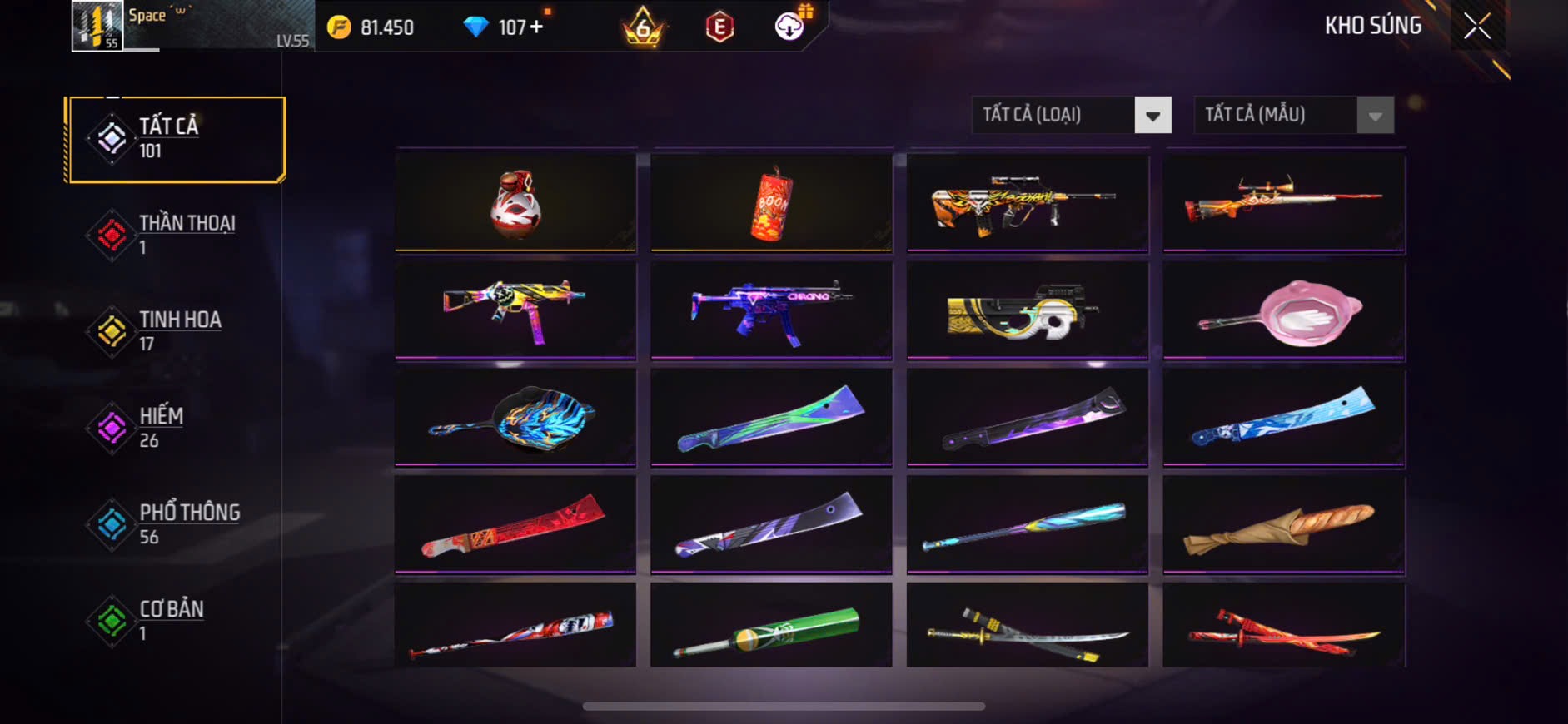Switch to the Thần Thoại rarity tab

[x=177, y=235]
